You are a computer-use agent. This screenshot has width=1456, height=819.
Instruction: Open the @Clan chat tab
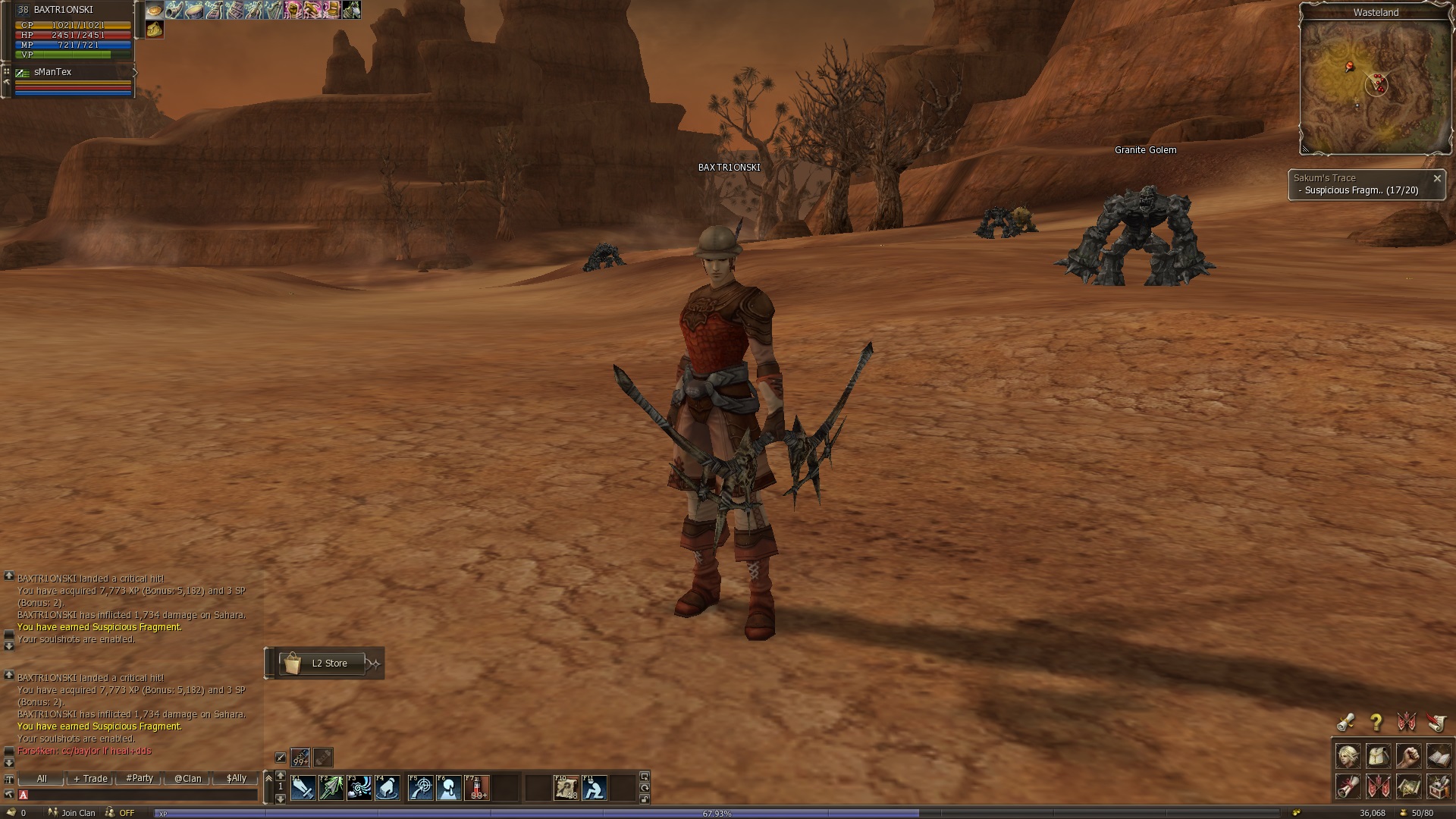(x=187, y=778)
